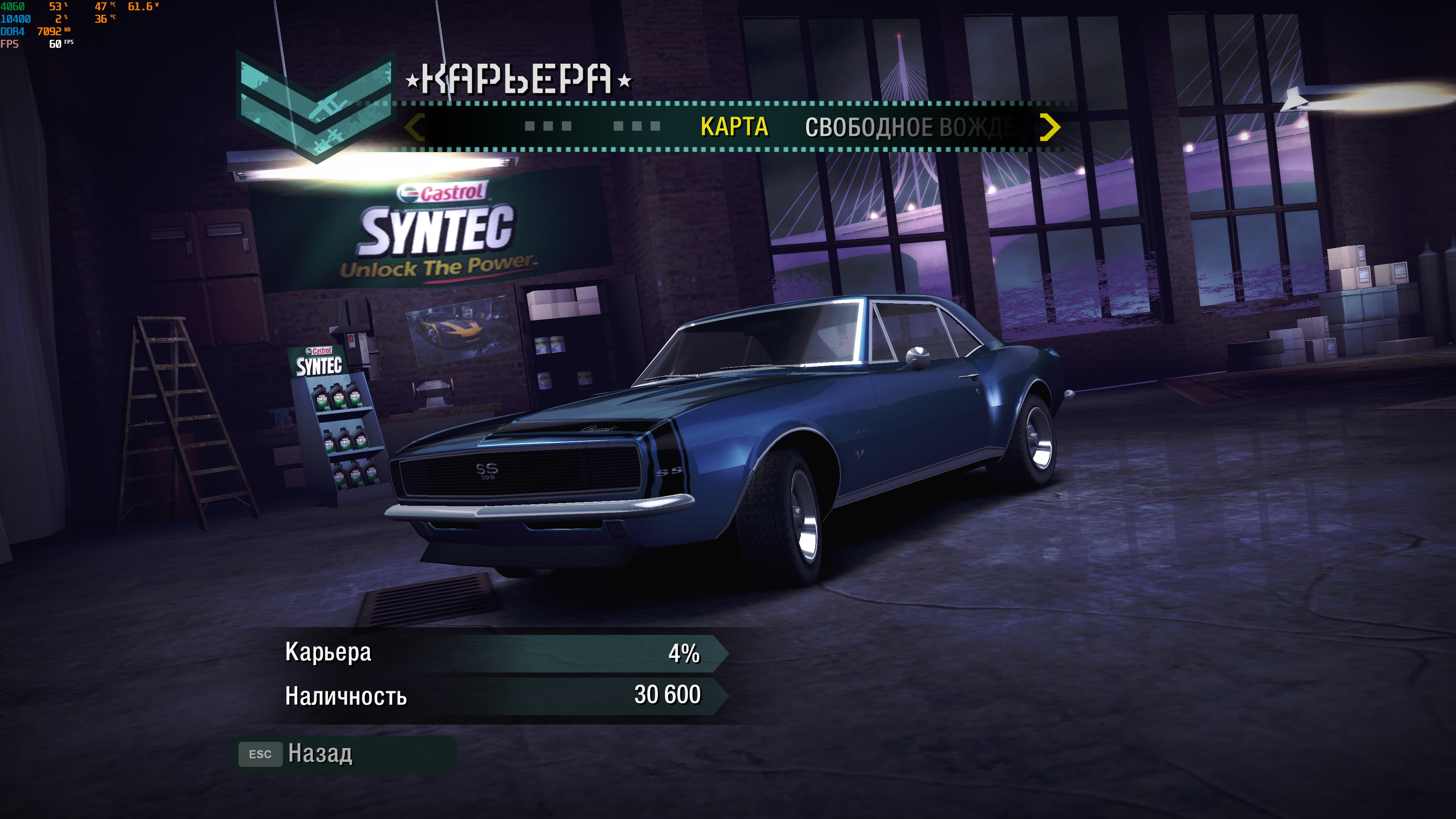1456x819 pixels.
Task: Select the КАРТА menu option
Action: (734, 127)
